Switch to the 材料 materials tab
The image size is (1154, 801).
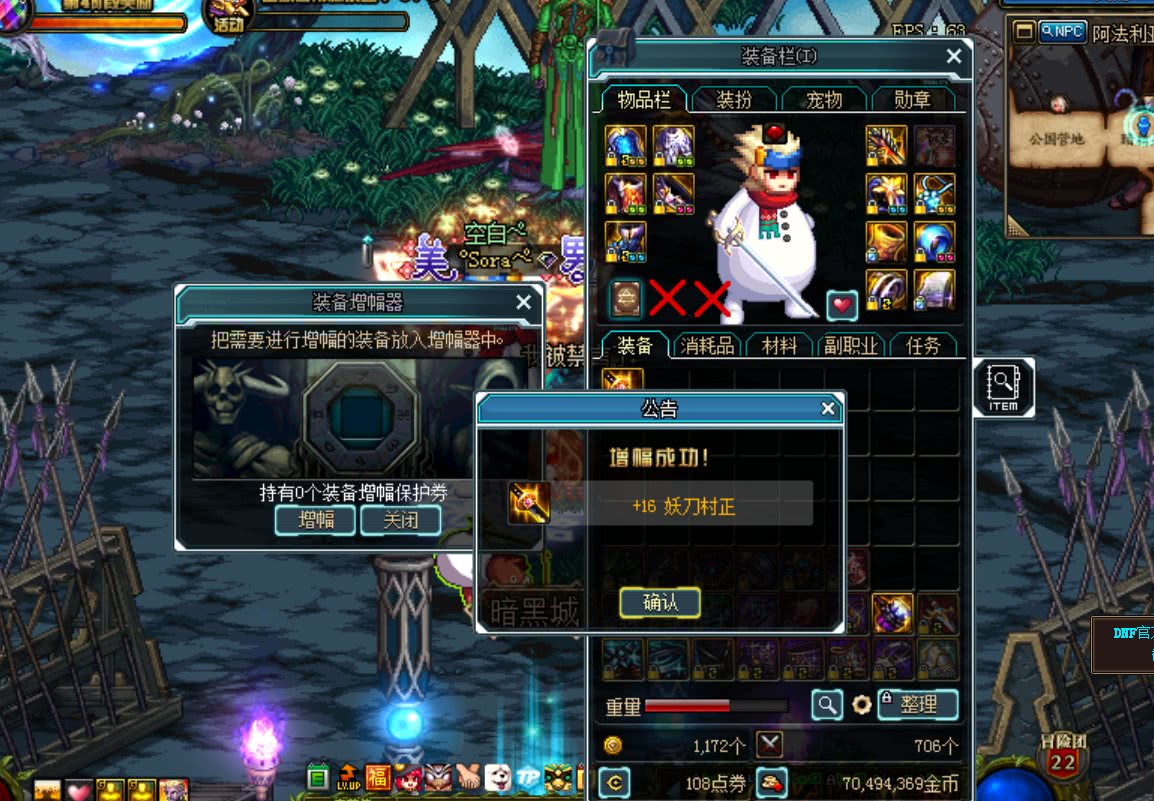click(779, 346)
